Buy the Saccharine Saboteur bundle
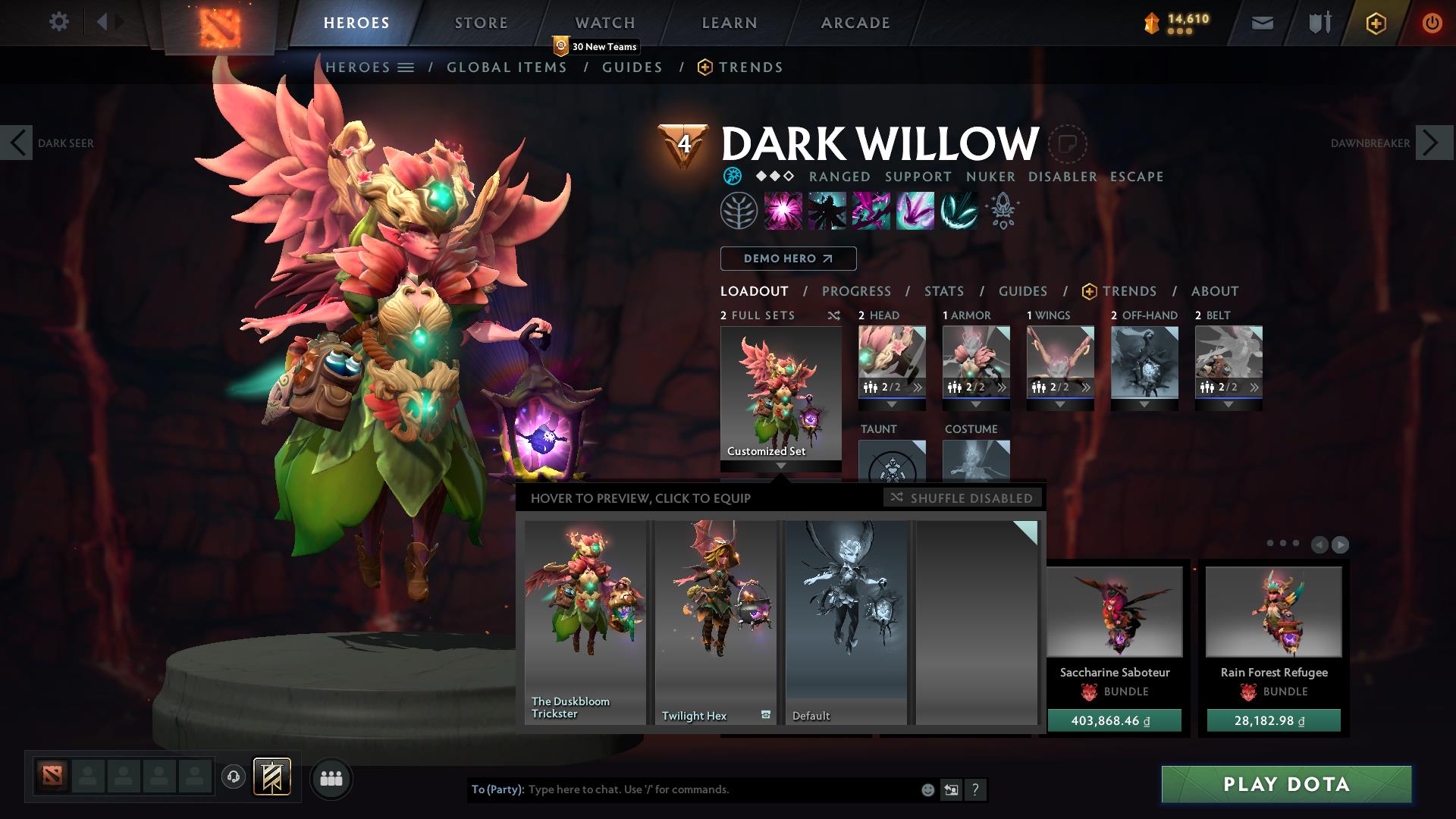The image size is (1456, 819). [1114, 720]
